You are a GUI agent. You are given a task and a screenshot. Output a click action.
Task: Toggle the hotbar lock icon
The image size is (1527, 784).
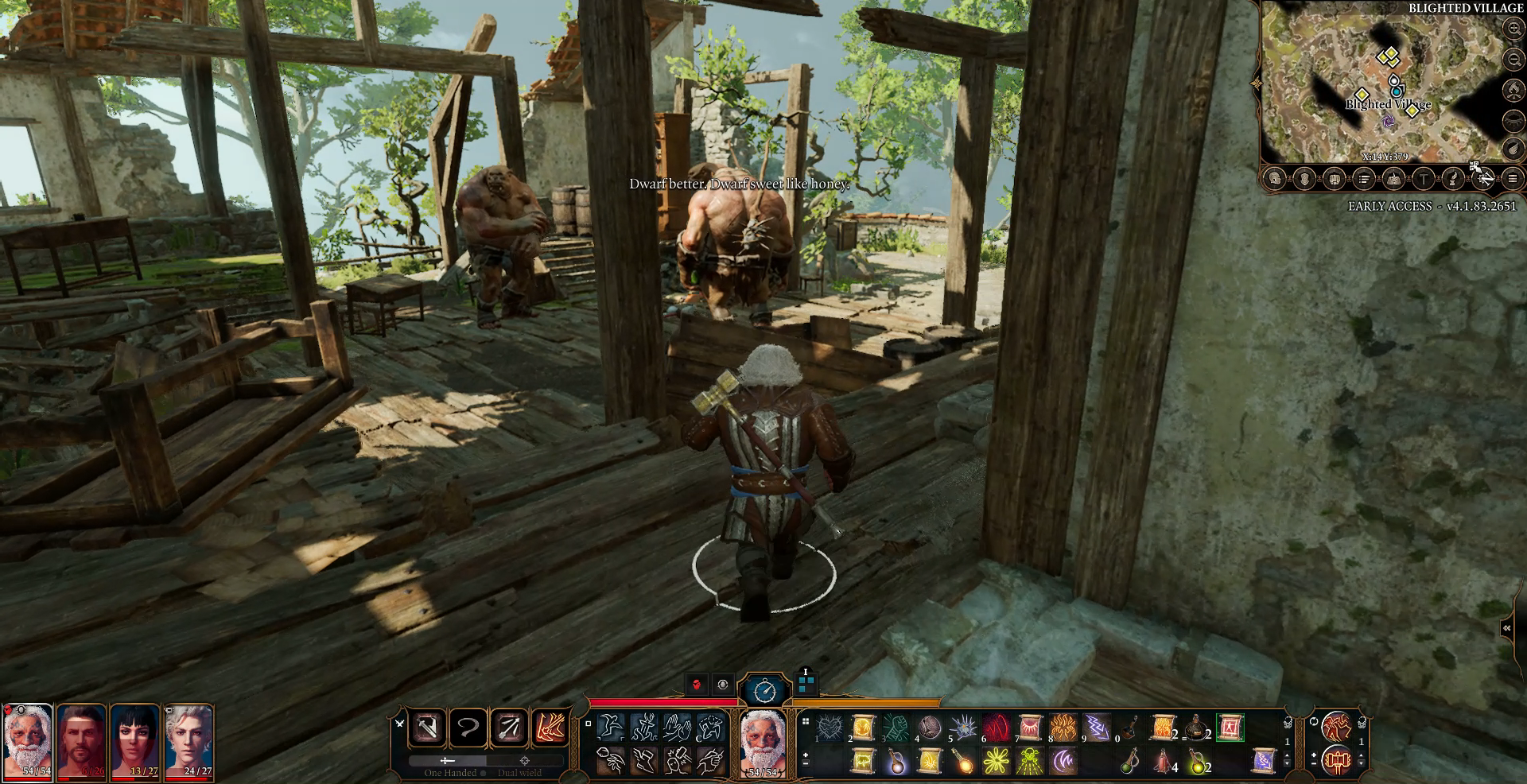click(1288, 722)
